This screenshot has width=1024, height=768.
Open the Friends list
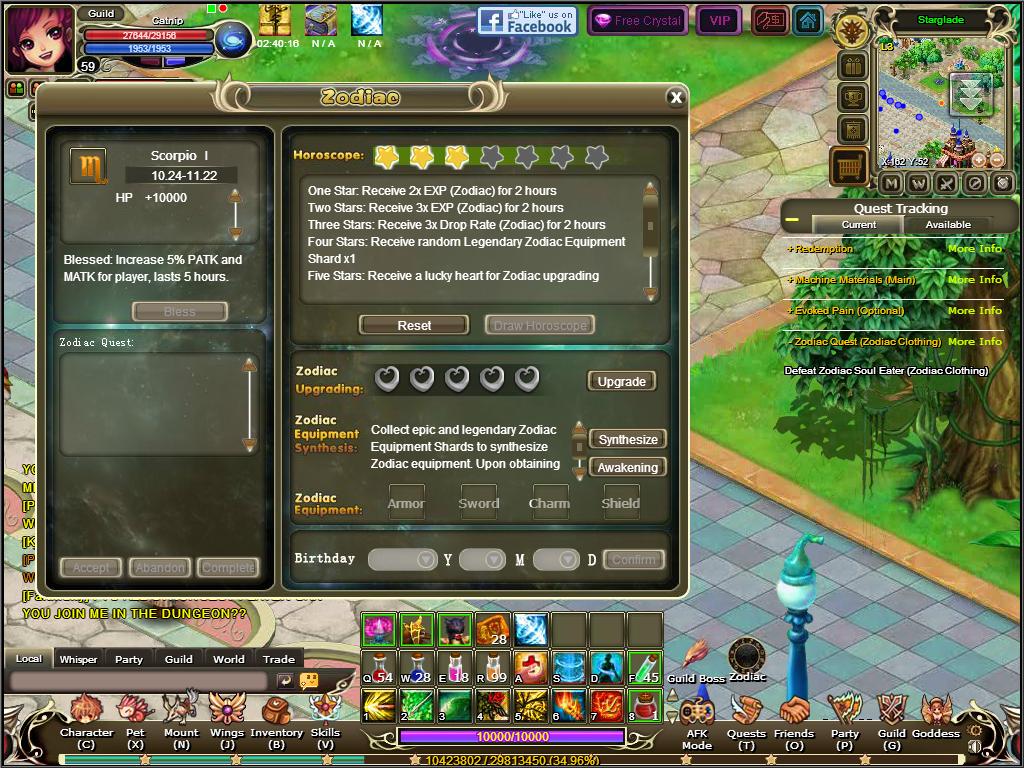(794, 717)
